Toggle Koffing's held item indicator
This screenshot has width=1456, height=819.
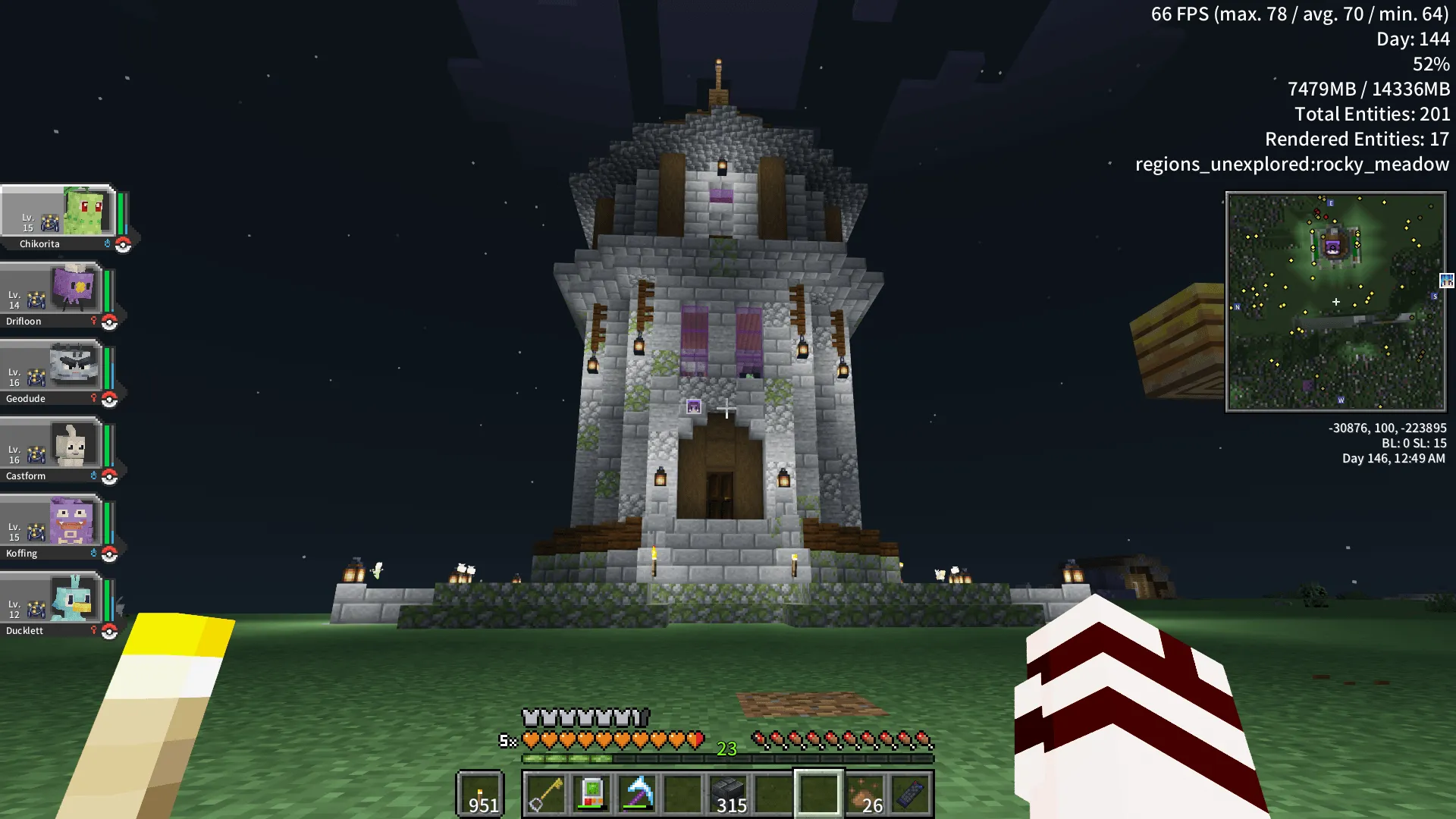click(x=93, y=554)
